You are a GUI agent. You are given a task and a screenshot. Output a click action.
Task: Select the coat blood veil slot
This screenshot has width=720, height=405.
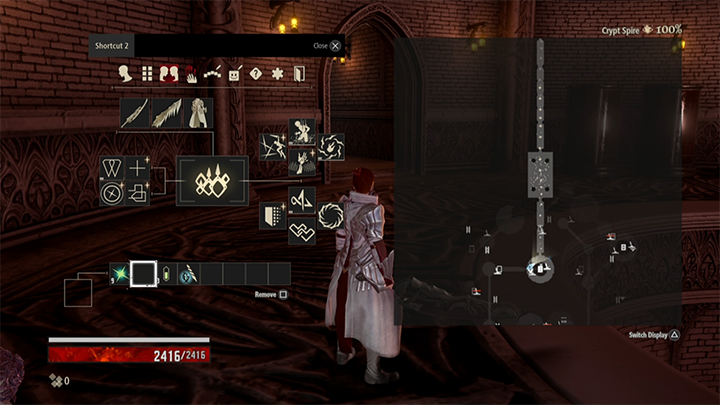[x=197, y=112]
